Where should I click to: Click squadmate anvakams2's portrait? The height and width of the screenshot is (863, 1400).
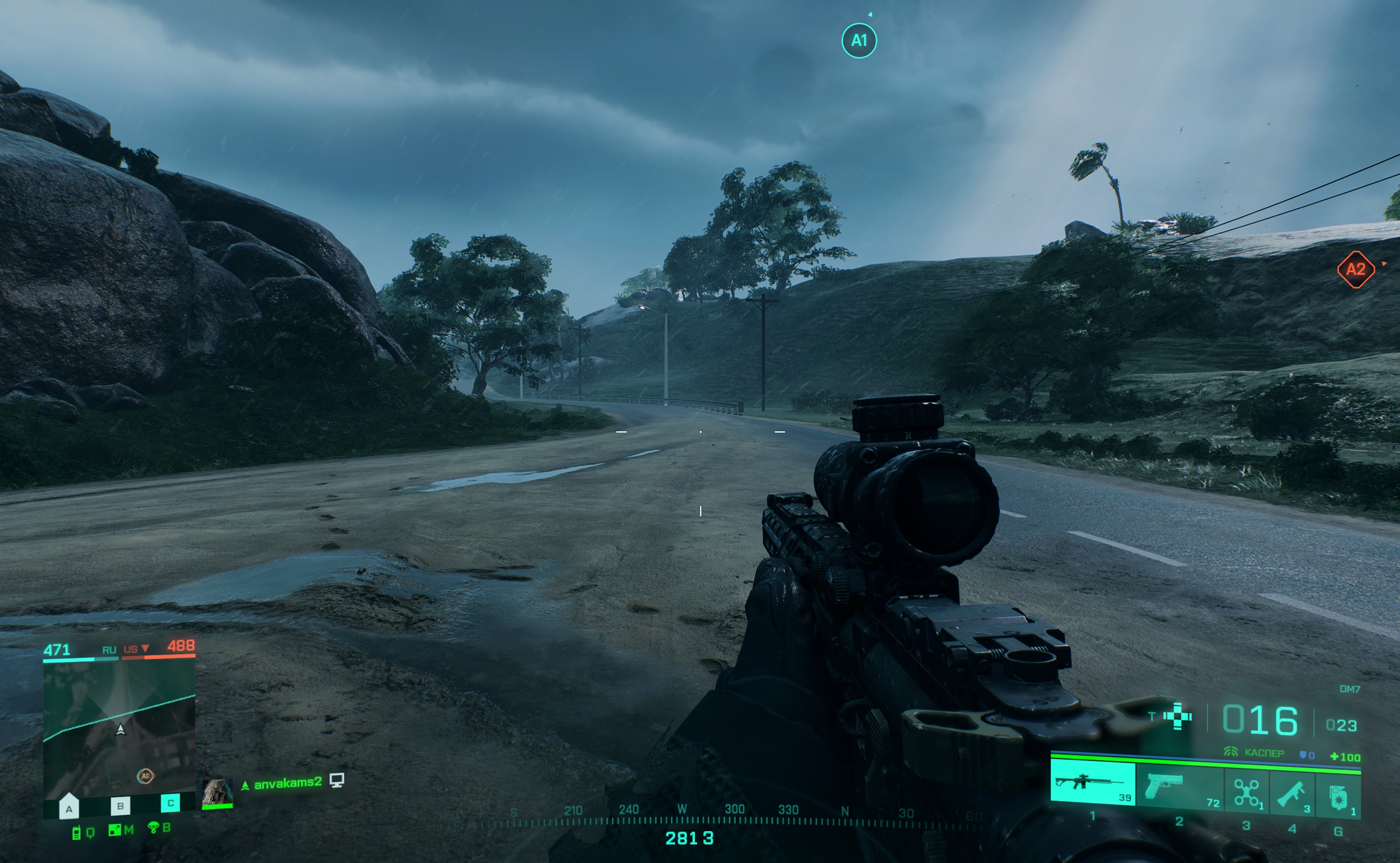click(x=217, y=793)
